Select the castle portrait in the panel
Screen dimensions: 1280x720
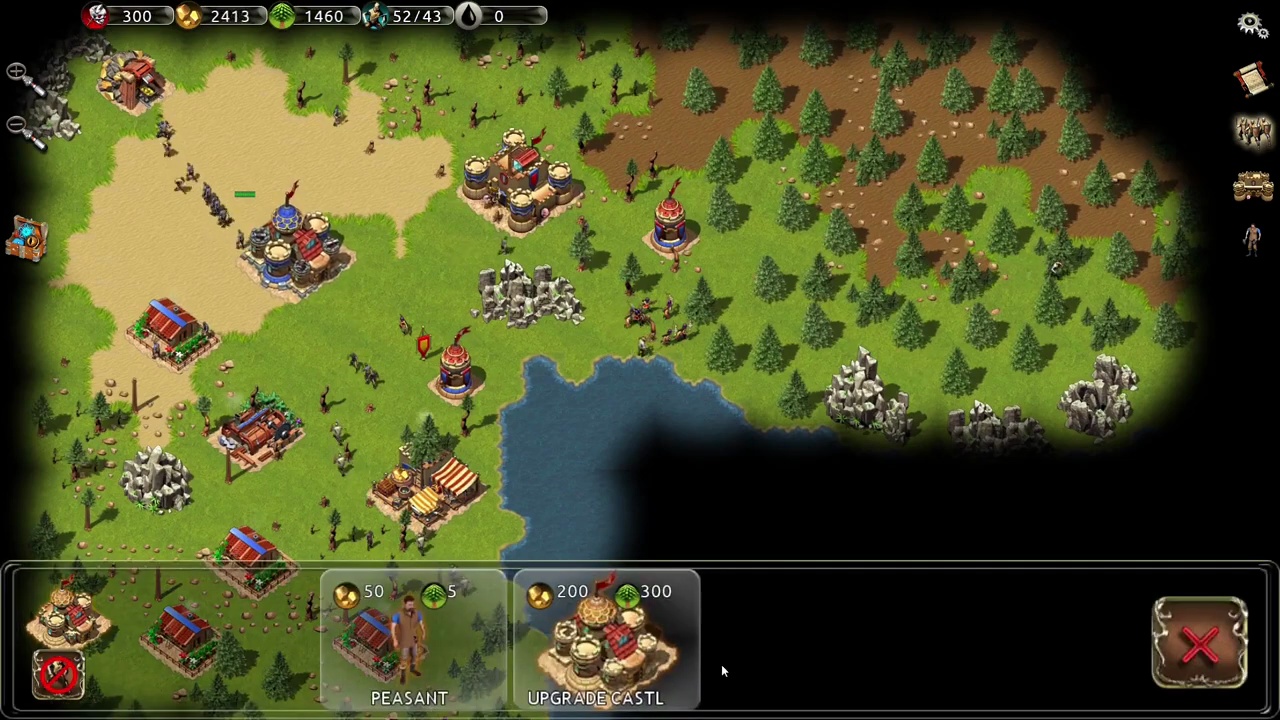[66, 610]
